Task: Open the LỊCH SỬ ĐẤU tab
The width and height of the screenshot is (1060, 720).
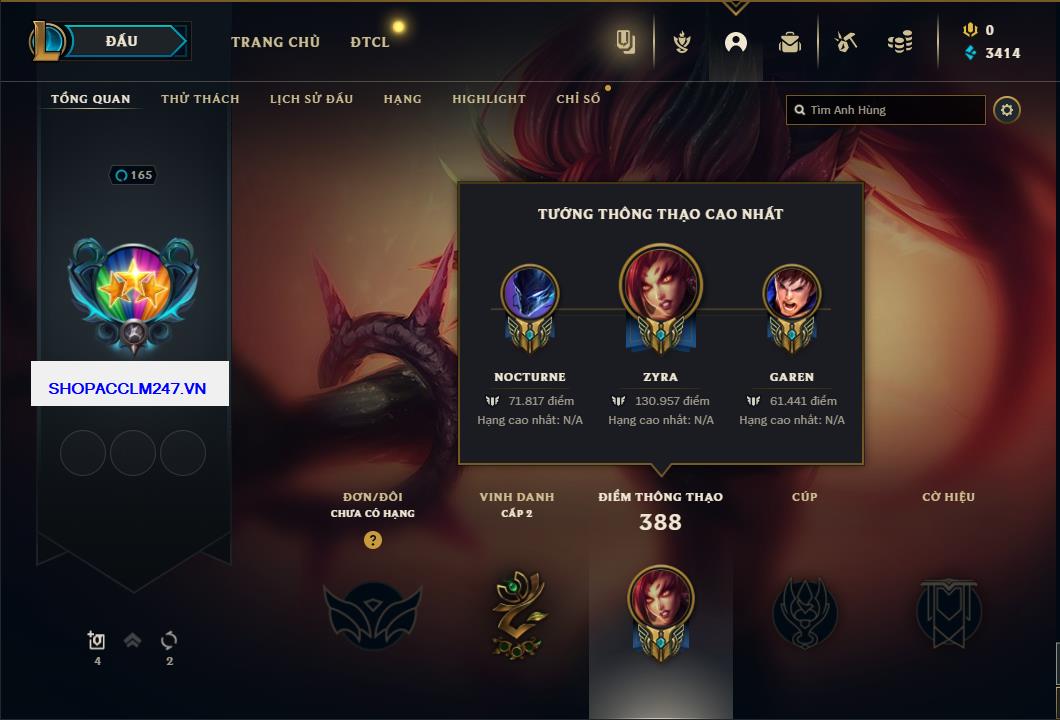Action: (x=311, y=99)
